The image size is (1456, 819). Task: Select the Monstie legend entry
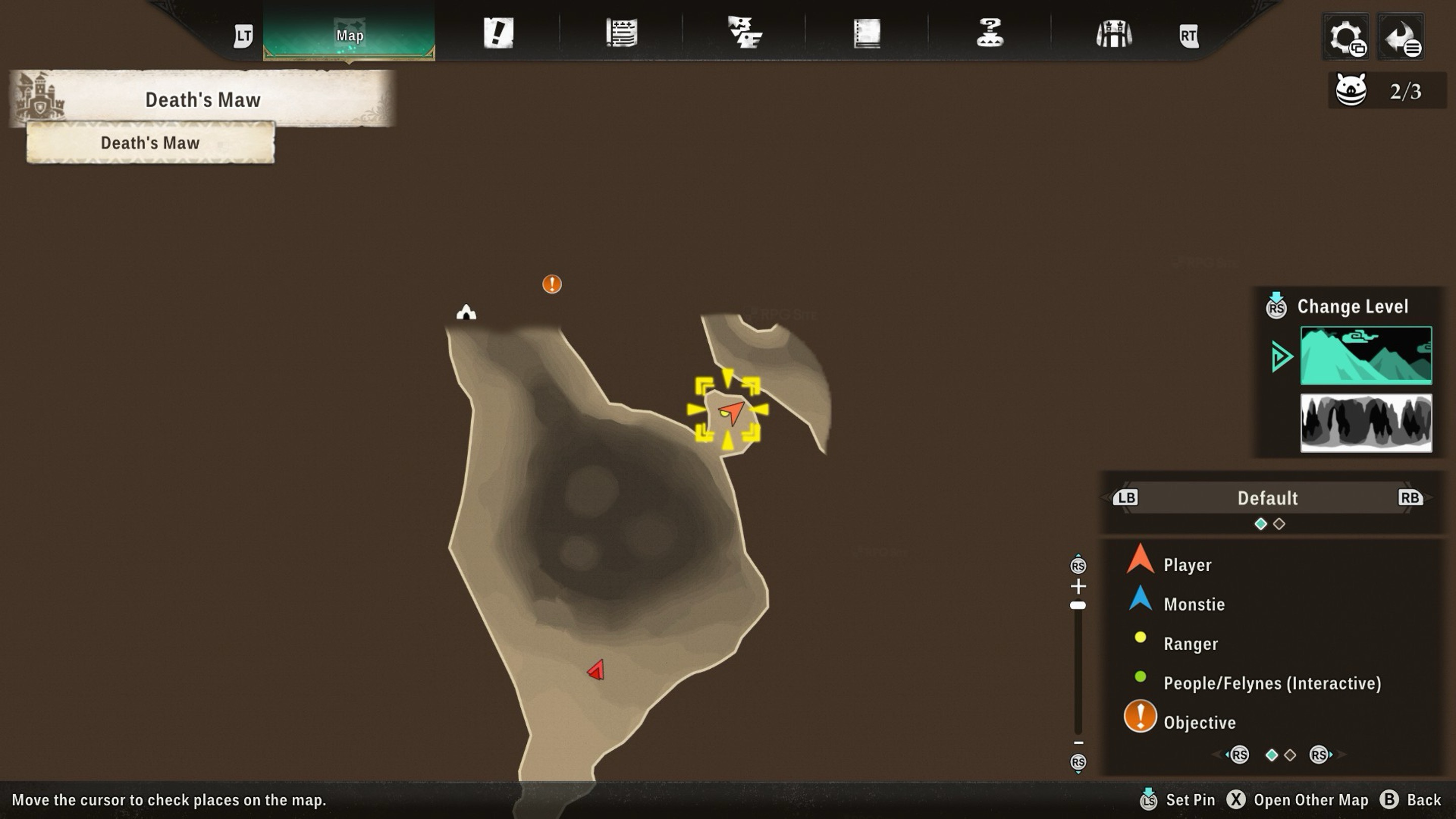[1194, 604]
